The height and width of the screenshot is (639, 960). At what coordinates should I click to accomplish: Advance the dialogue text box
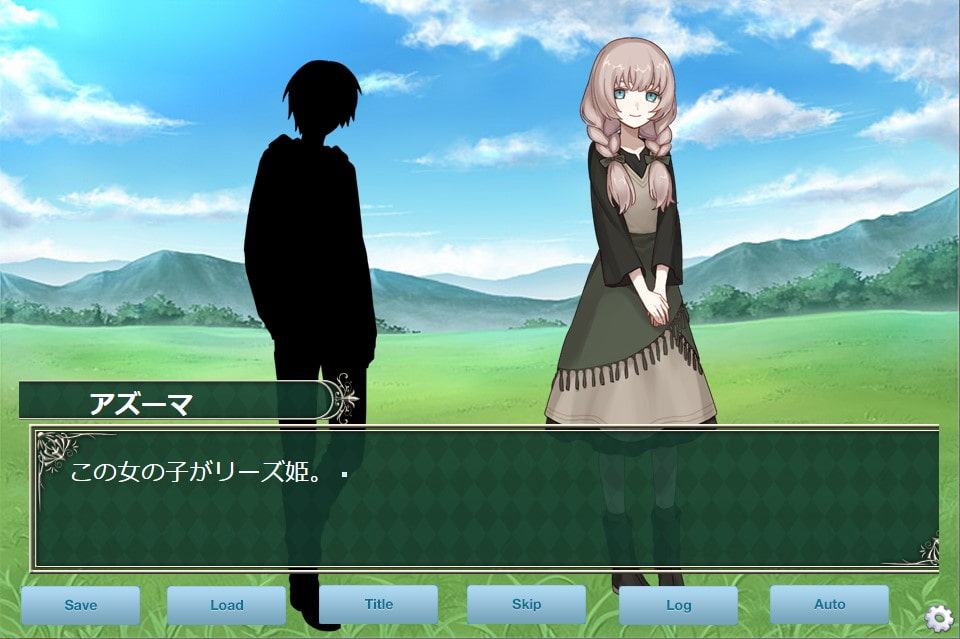[x=486, y=498]
